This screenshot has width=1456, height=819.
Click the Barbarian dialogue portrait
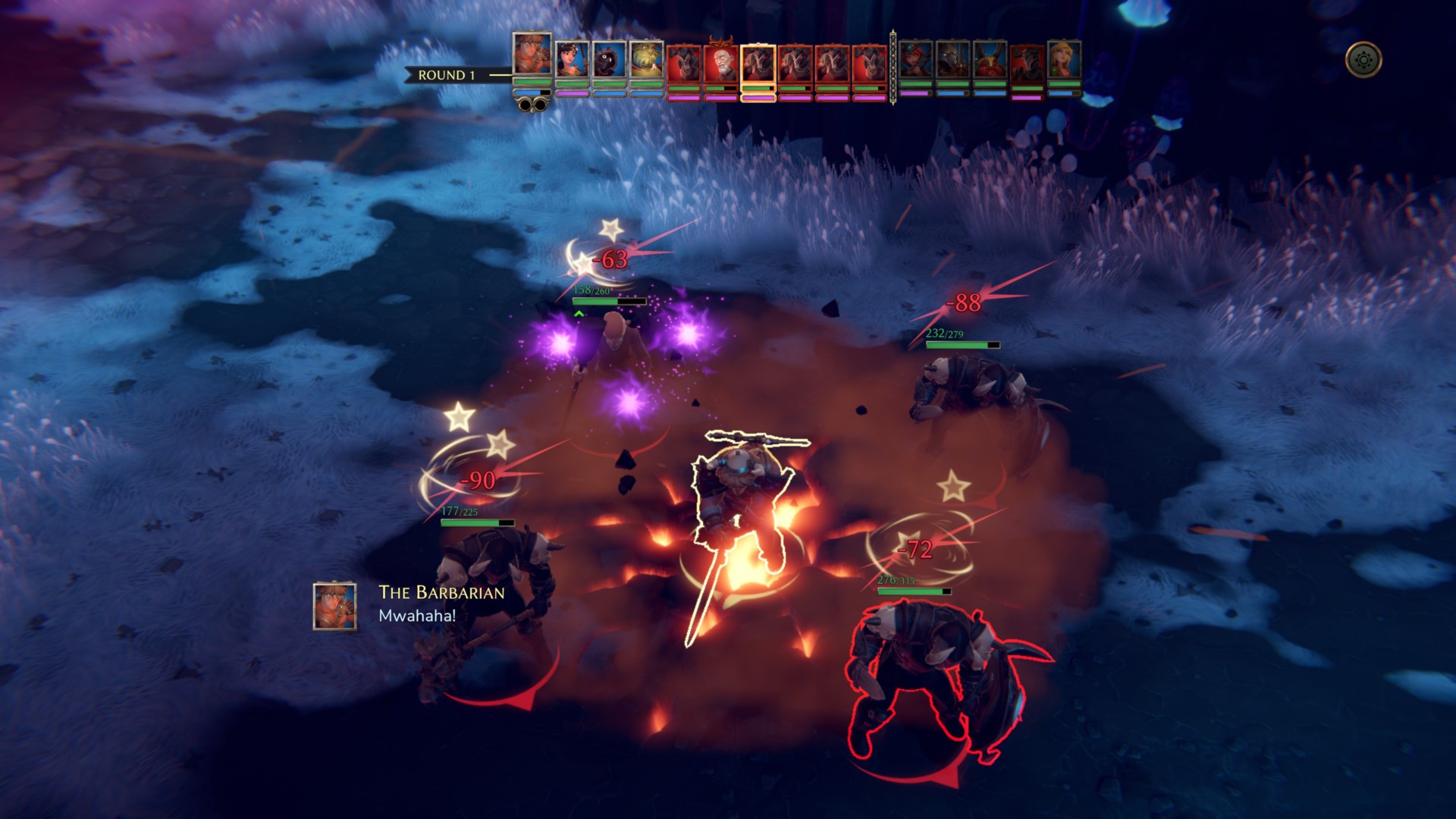[x=334, y=606]
